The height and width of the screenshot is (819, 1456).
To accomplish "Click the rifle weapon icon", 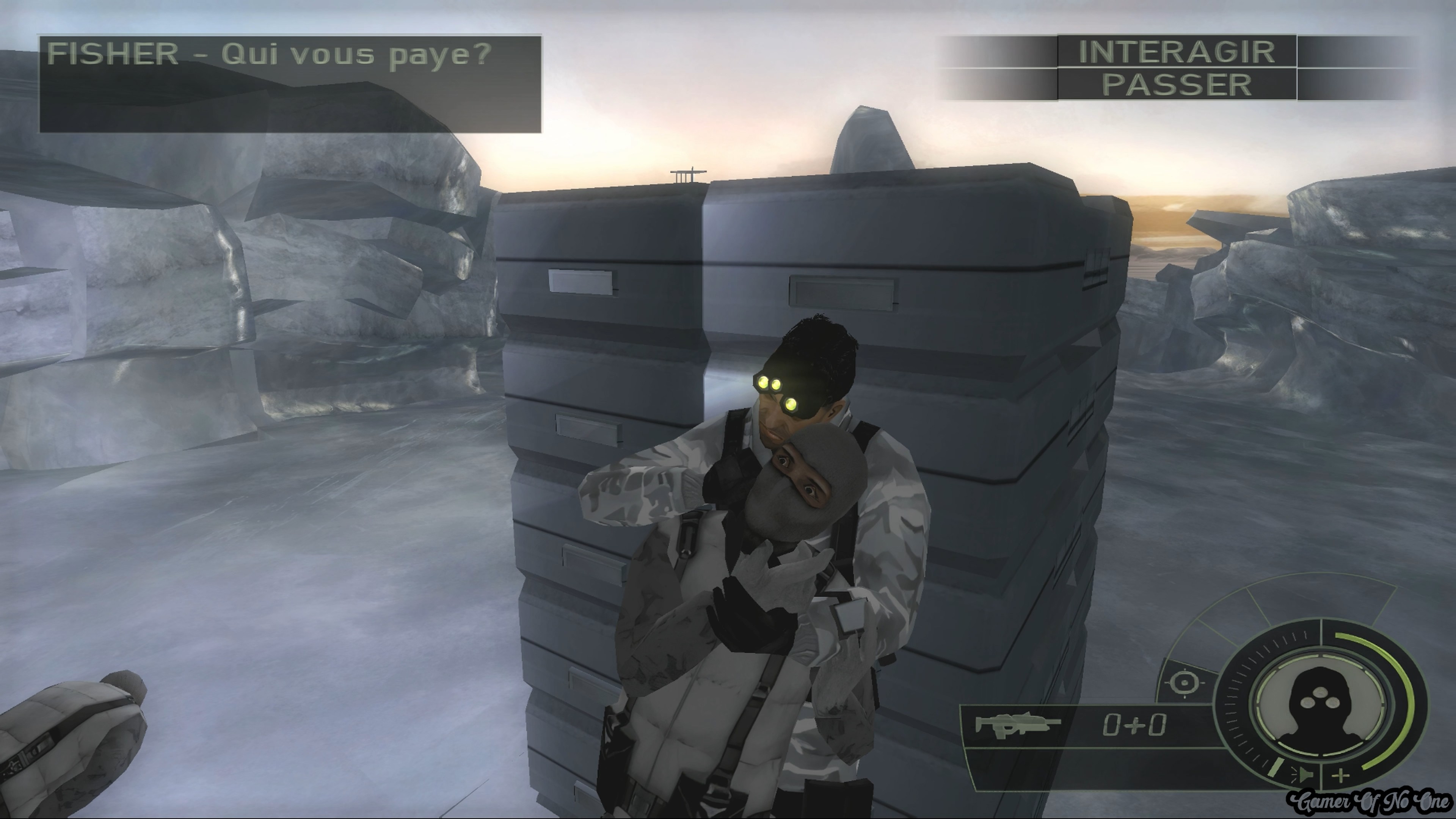I will click(1018, 725).
